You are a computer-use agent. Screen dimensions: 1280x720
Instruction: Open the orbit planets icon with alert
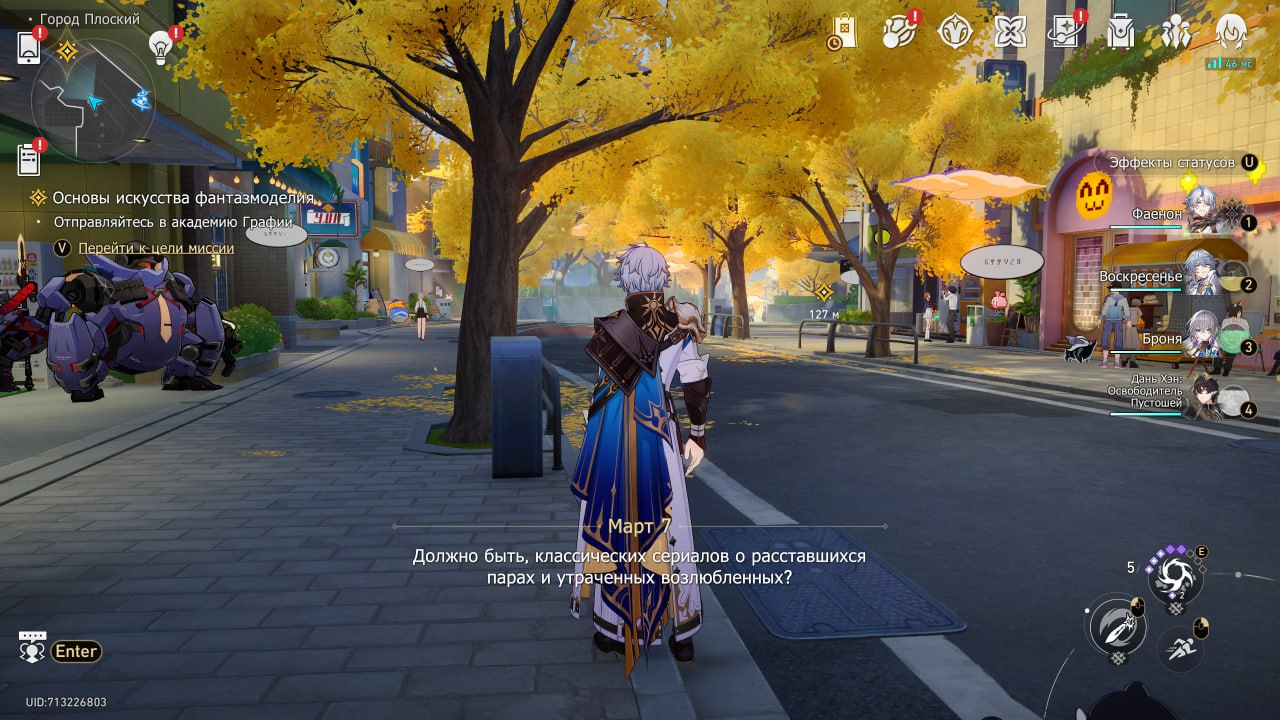pyautogui.click(x=899, y=32)
